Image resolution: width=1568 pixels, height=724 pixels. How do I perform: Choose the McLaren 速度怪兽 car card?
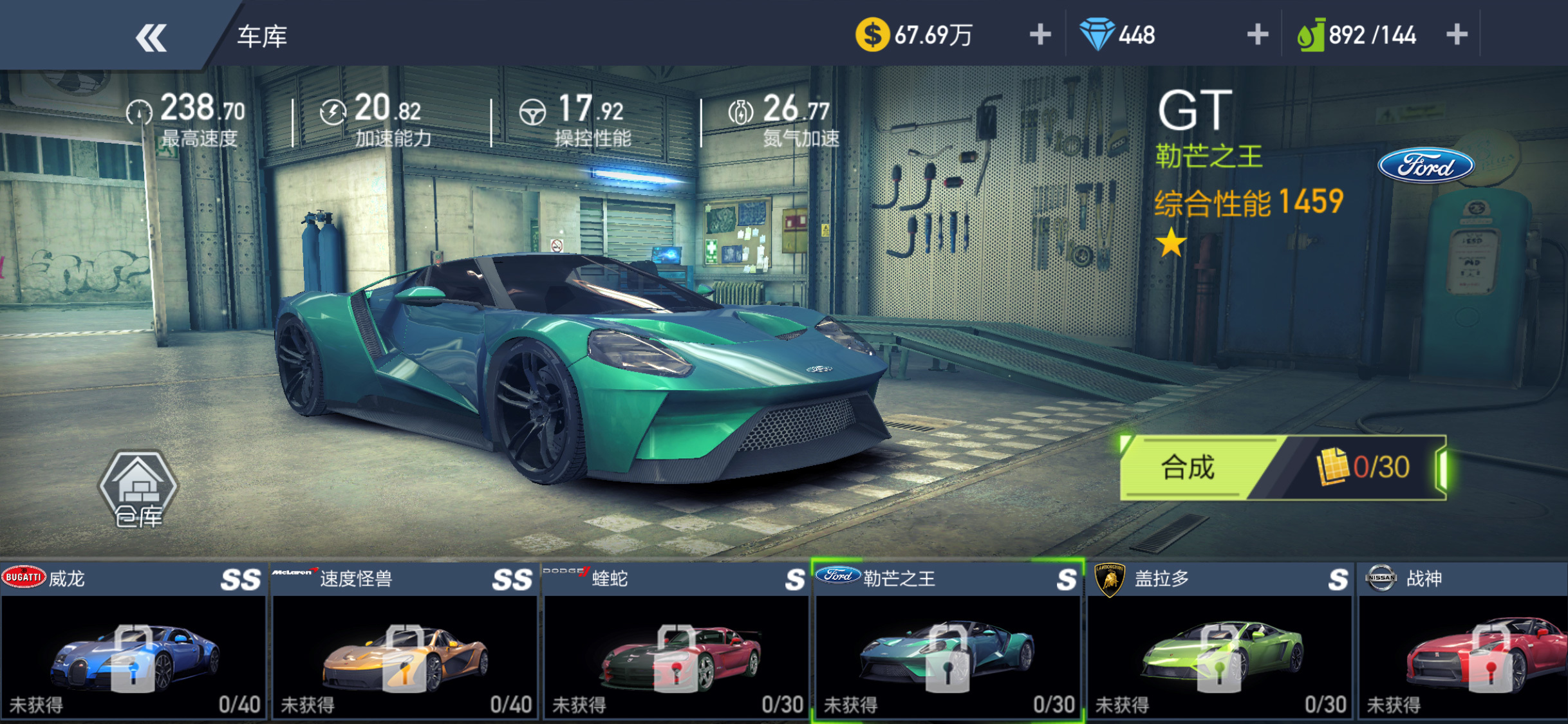coord(405,642)
